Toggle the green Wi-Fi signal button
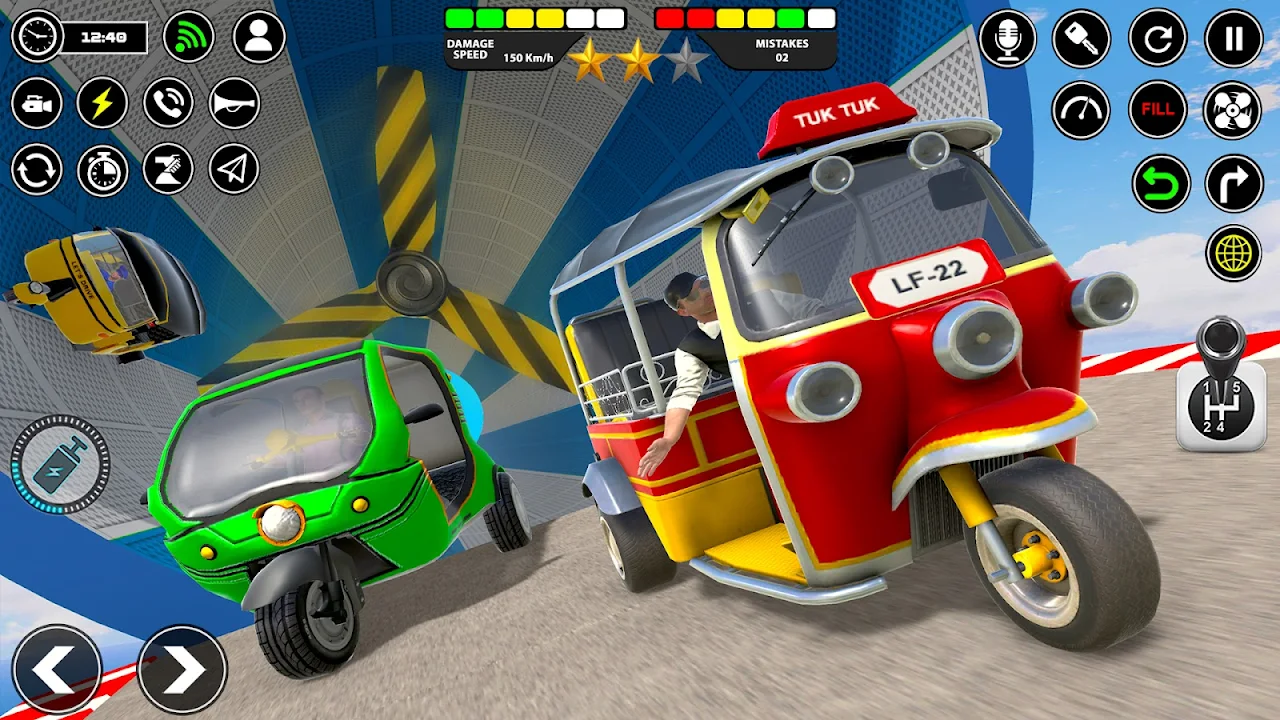1280x720 pixels. (x=188, y=37)
